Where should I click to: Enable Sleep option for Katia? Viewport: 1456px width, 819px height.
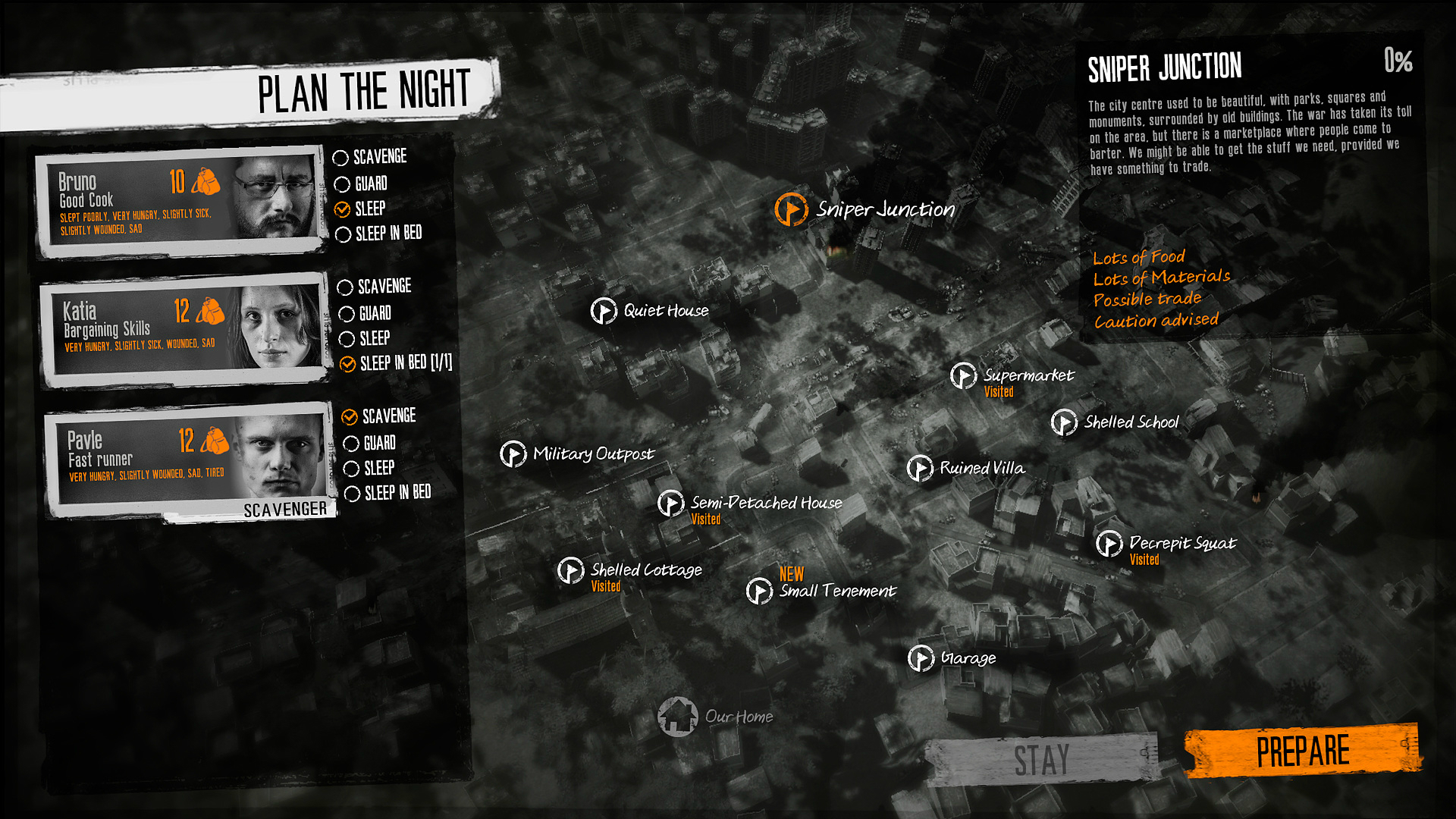pyautogui.click(x=347, y=339)
